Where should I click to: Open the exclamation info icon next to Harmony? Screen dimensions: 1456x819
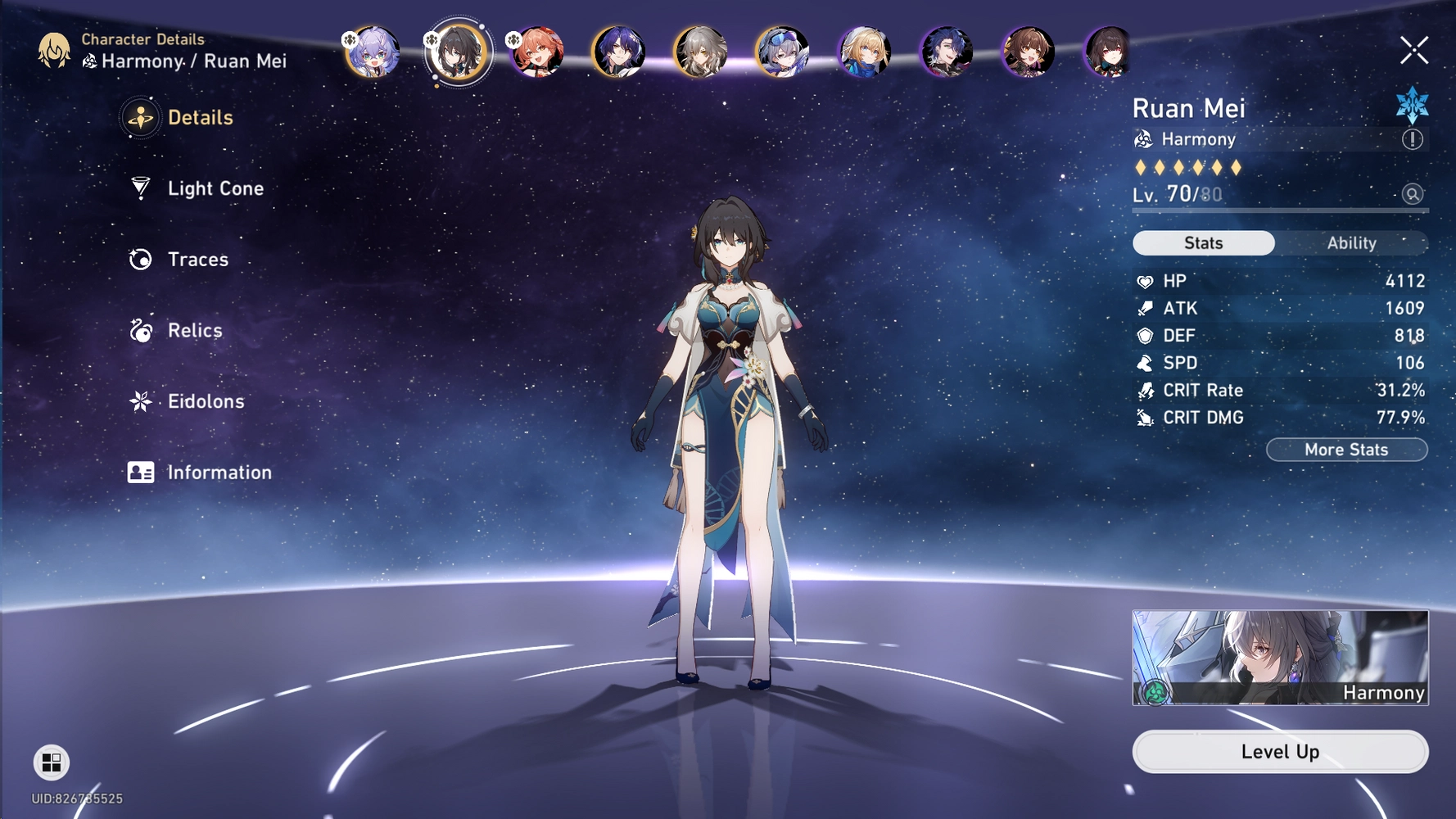click(x=1411, y=139)
